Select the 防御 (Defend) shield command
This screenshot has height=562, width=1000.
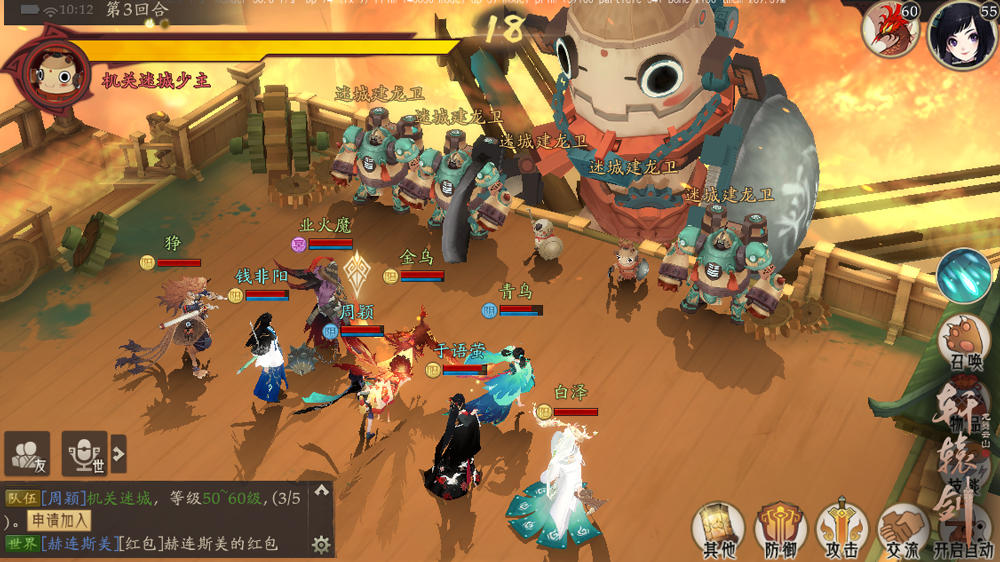click(780, 529)
